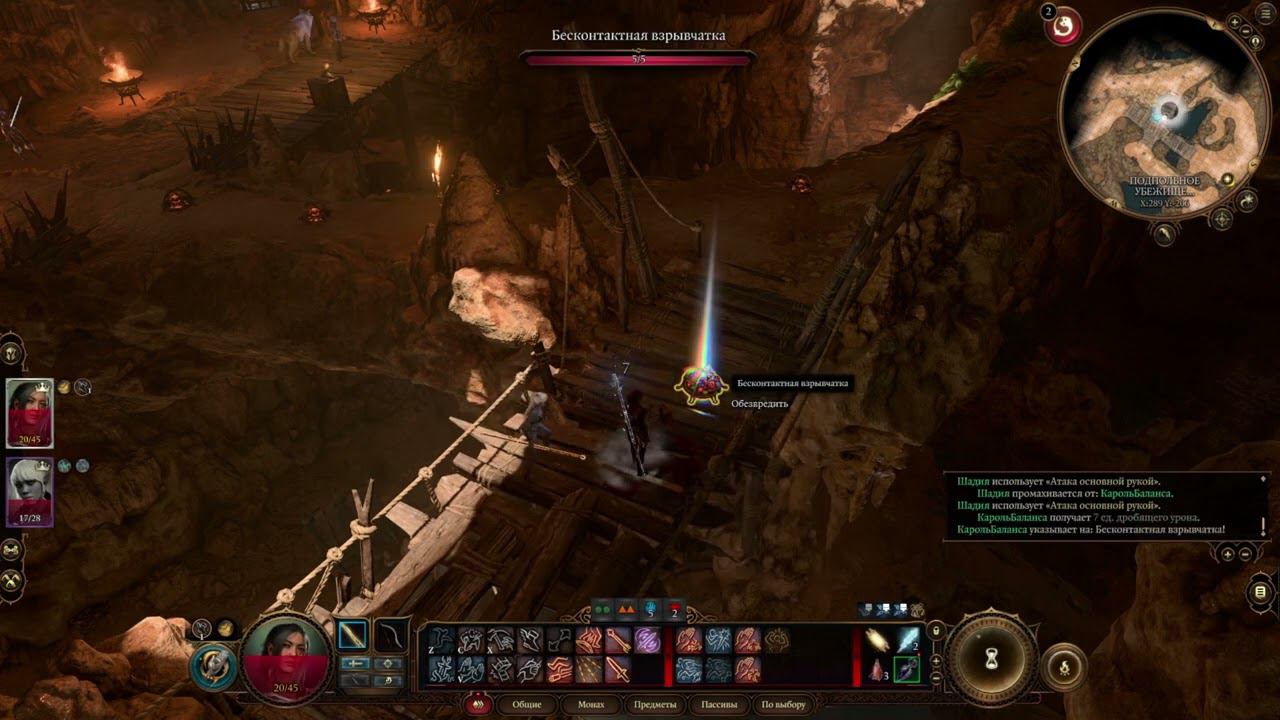Screen dimensions: 1280x720
Task: Open the minimap
Action: click(1160, 112)
